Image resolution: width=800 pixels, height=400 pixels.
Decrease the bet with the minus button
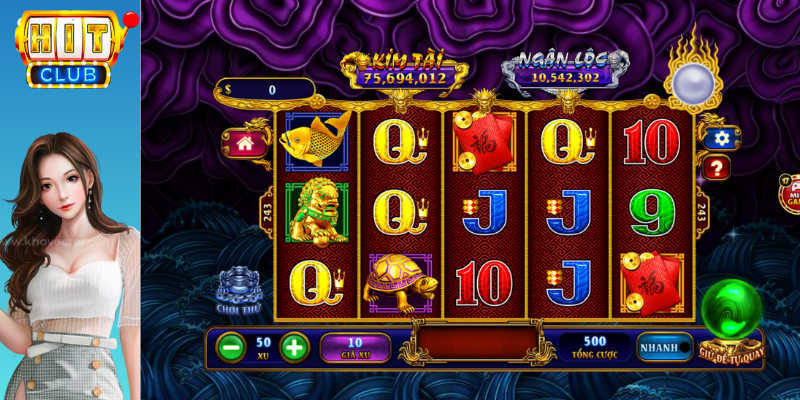pos(231,347)
